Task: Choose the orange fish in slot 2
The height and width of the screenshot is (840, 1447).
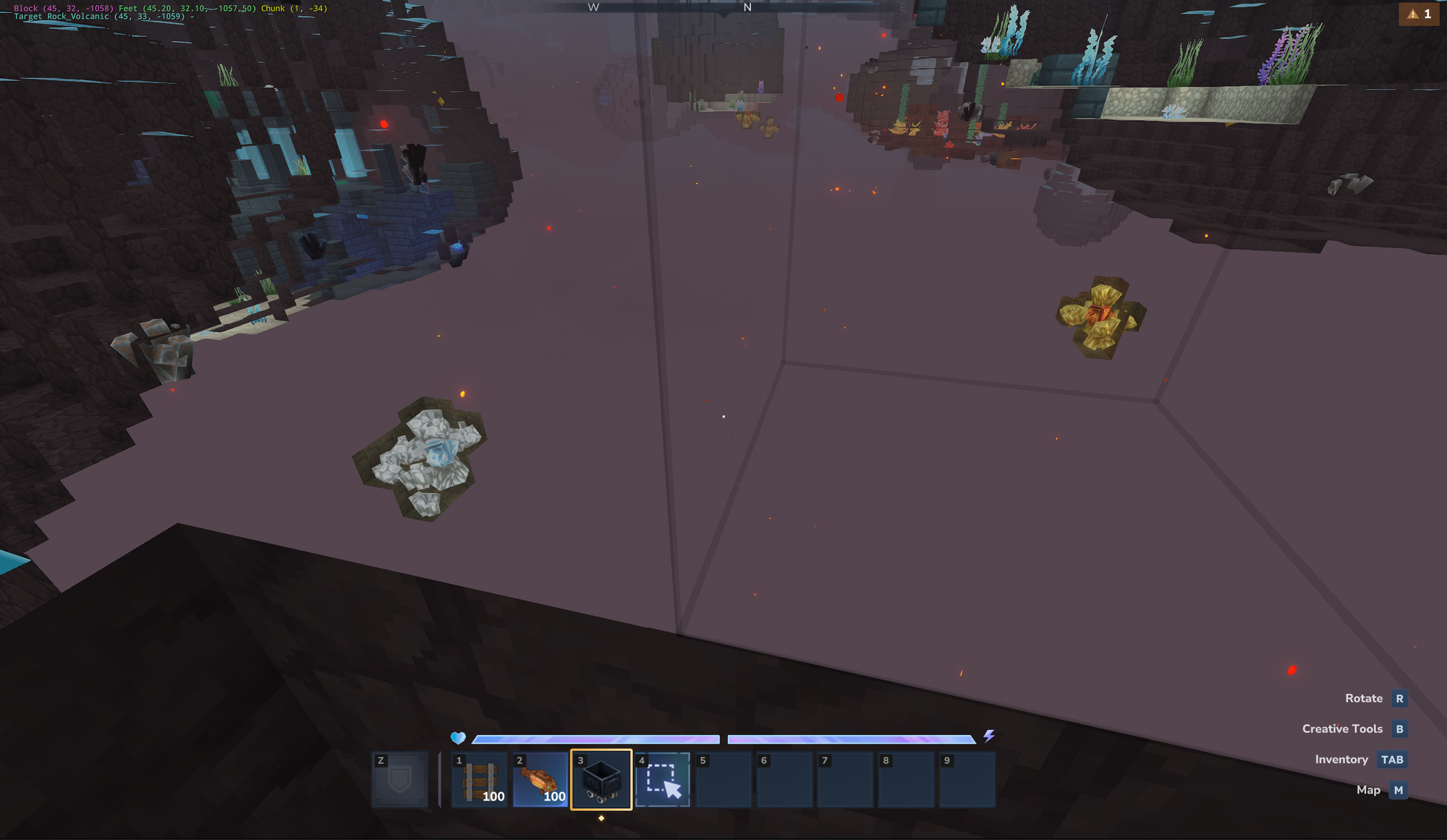Action: click(540, 780)
